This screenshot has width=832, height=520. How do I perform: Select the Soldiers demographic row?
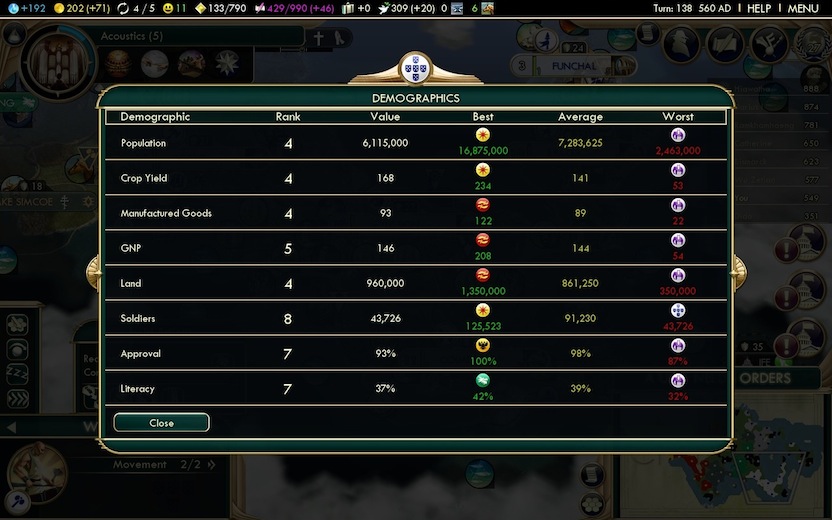(415, 318)
